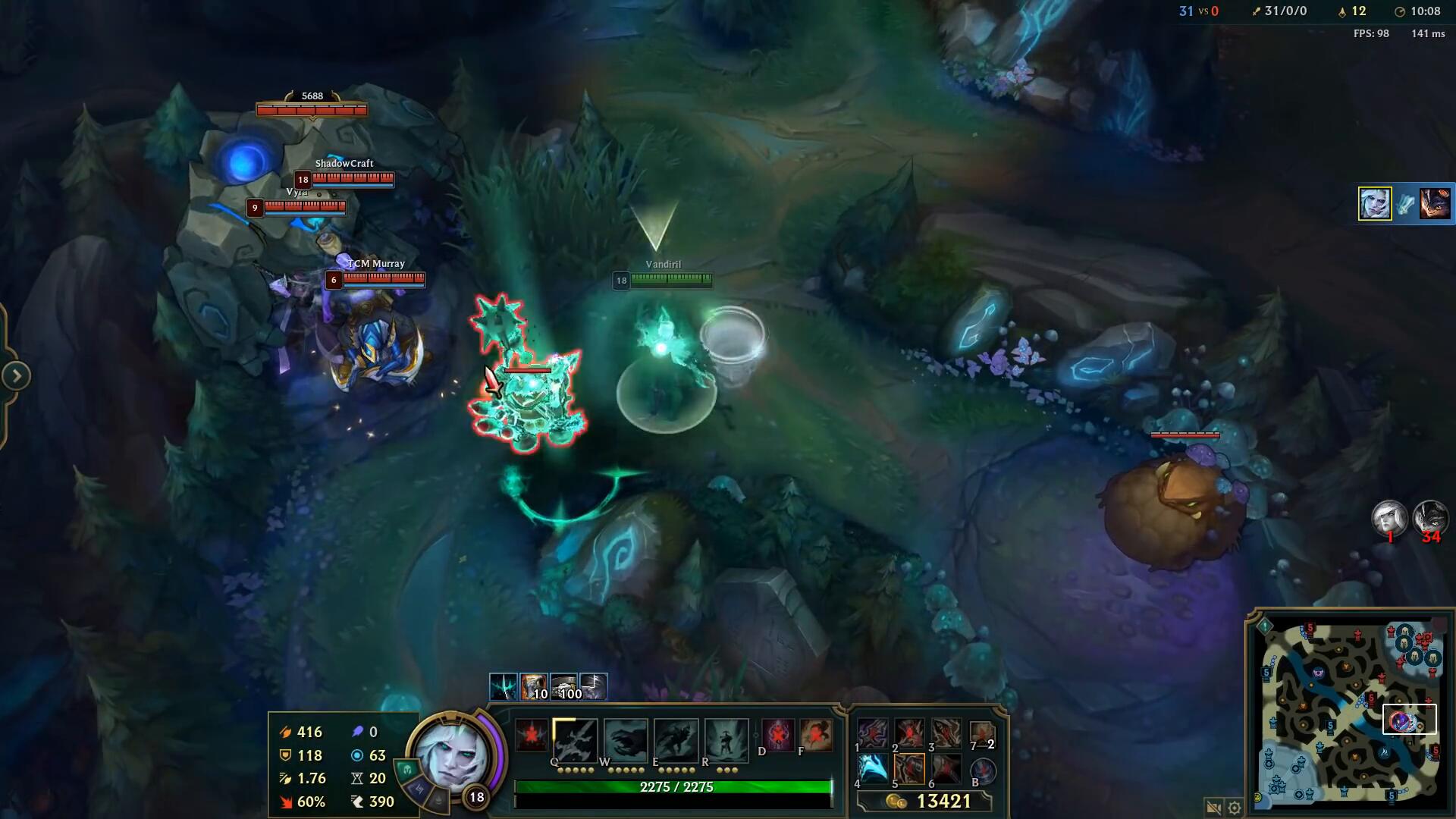Cast the W clawed hand ability
Image resolution: width=1456 pixels, height=819 pixels.
(x=626, y=739)
